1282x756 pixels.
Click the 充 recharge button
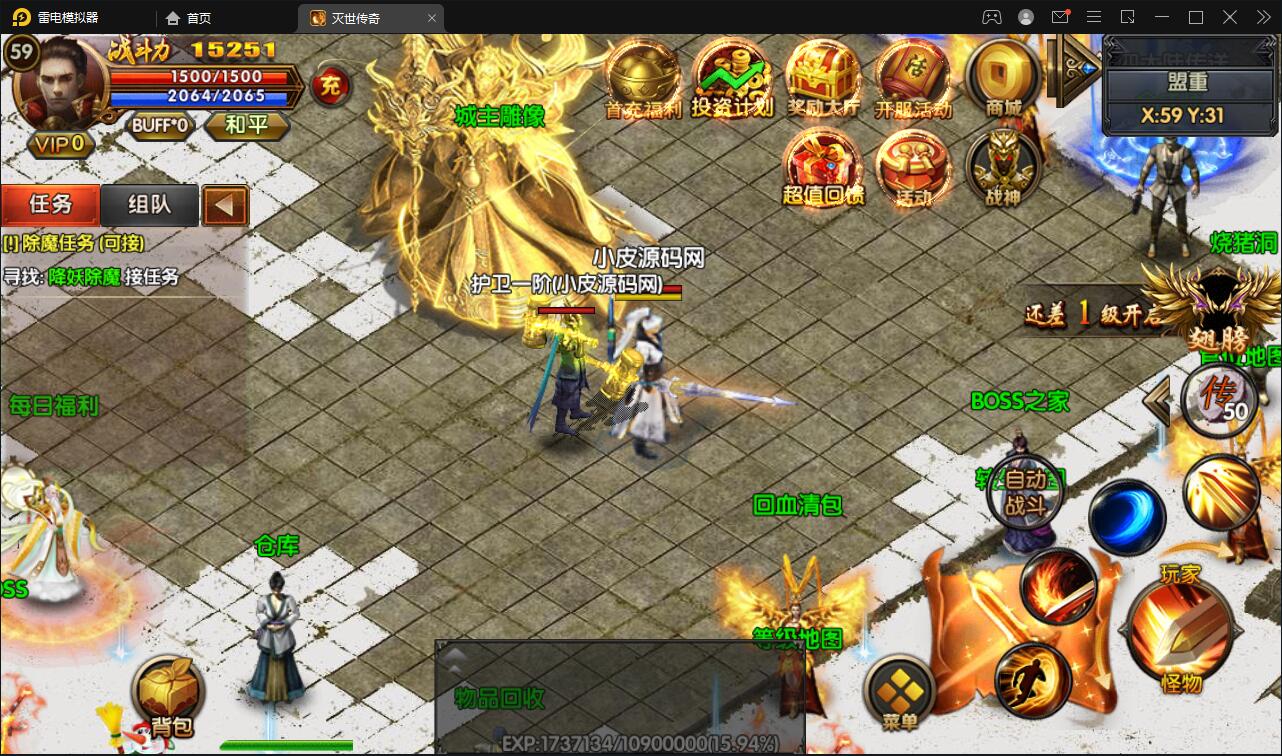pyautogui.click(x=330, y=86)
